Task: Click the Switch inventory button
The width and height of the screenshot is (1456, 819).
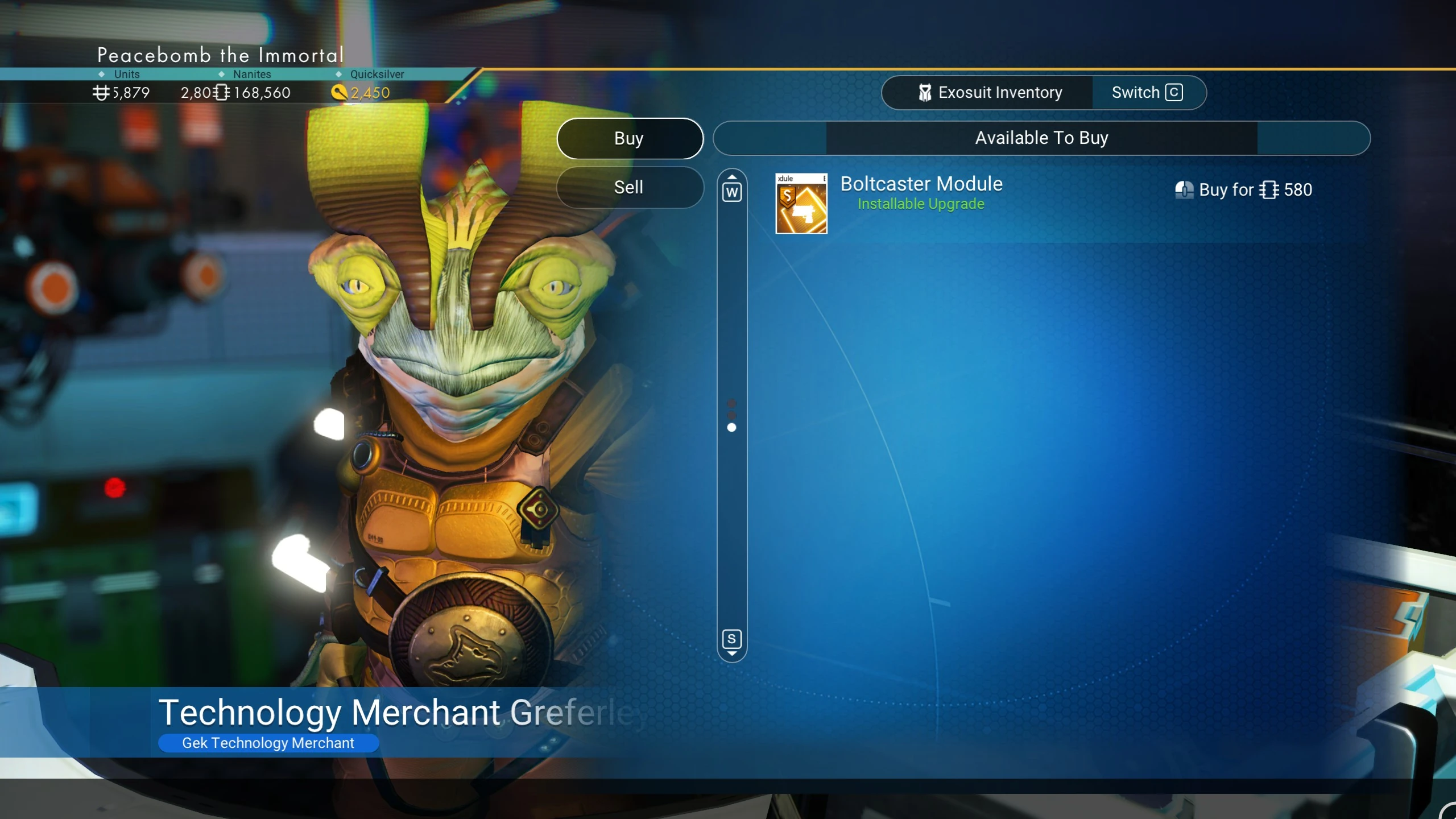Action: 1147,93
